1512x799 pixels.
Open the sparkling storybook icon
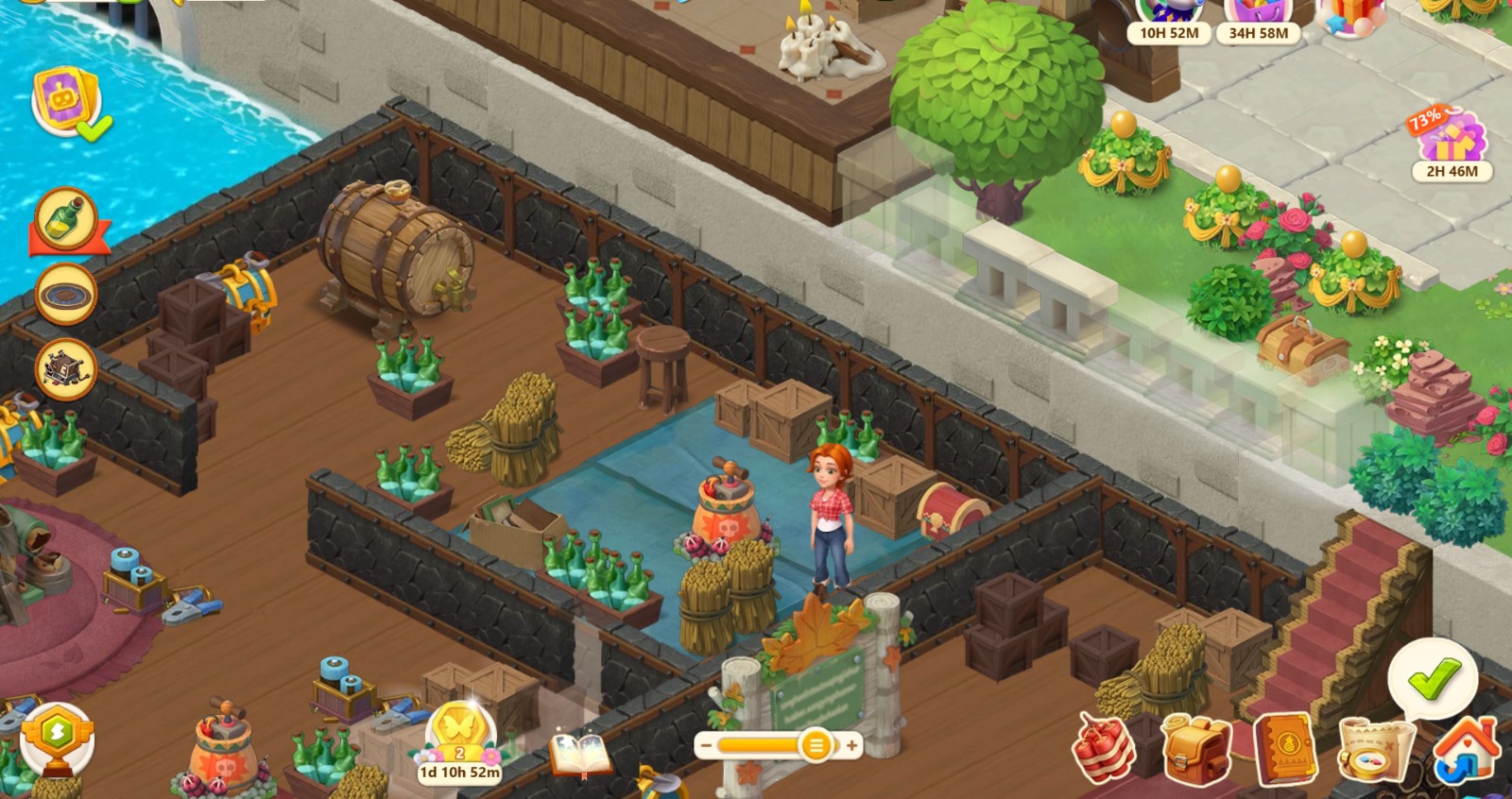point(581,755)
